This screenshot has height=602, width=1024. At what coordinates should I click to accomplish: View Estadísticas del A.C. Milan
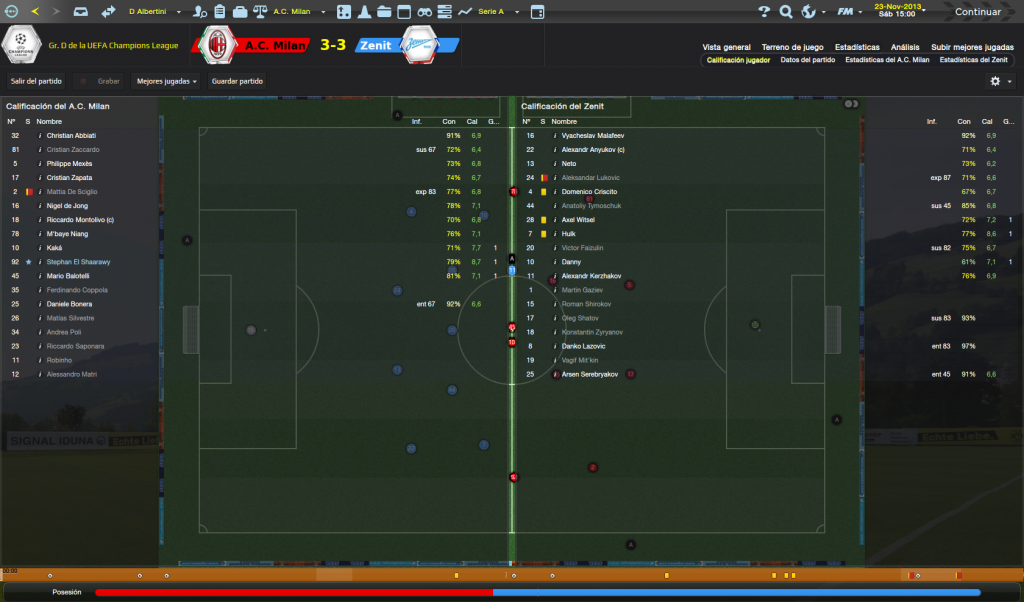click(887, 60)
